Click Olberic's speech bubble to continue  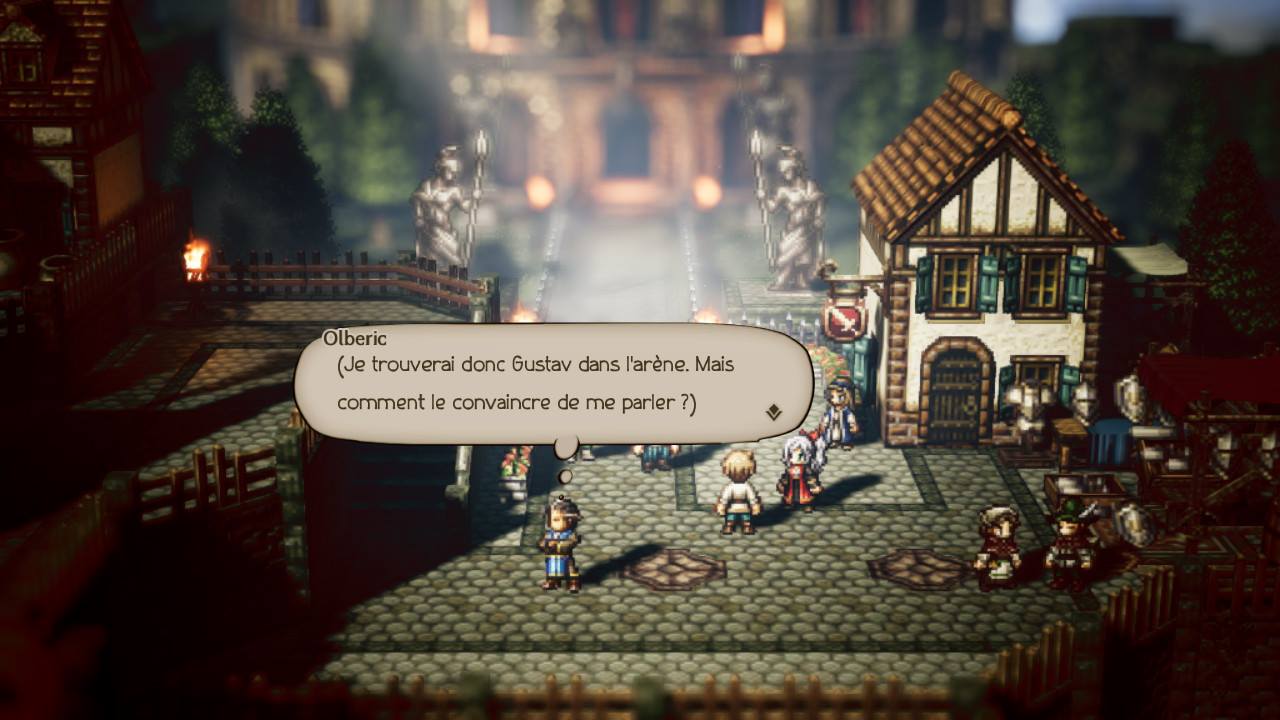point(550,384)
